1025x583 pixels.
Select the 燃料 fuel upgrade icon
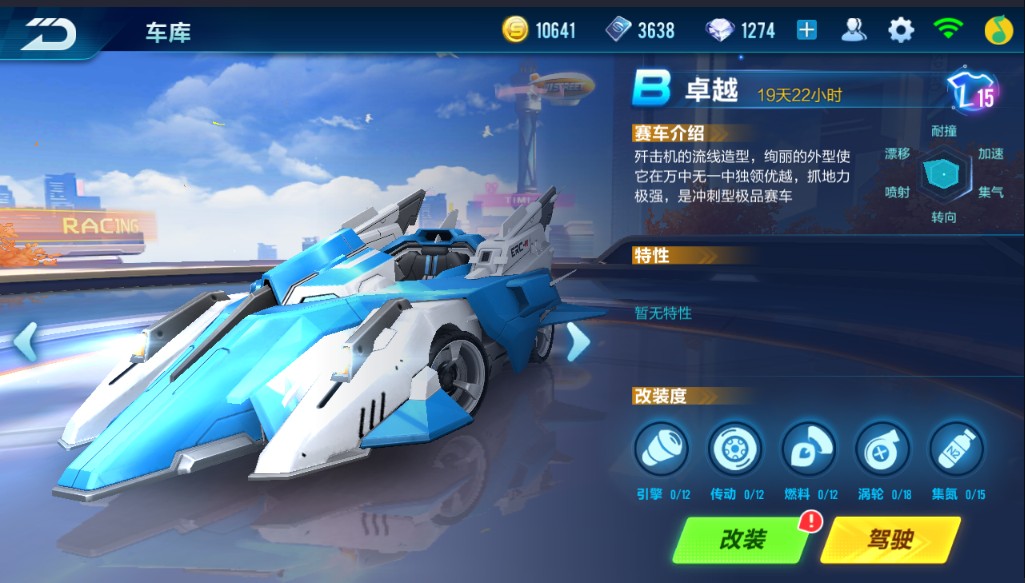point(809,448)
